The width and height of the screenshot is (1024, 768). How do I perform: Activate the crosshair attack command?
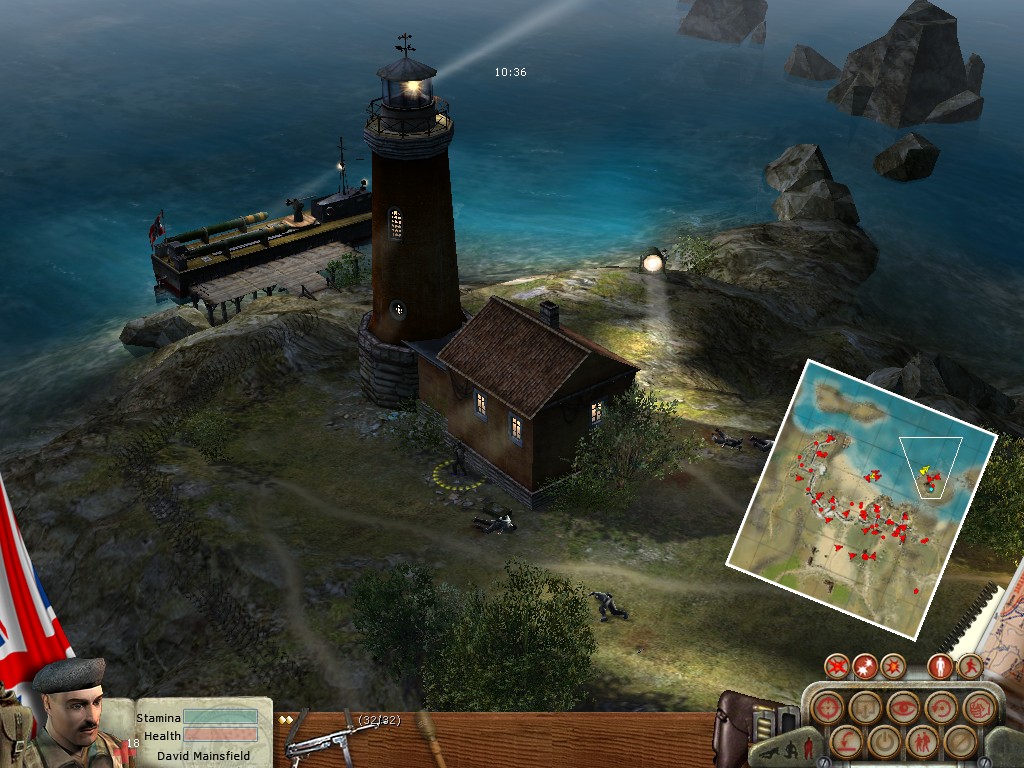[826, 707]
